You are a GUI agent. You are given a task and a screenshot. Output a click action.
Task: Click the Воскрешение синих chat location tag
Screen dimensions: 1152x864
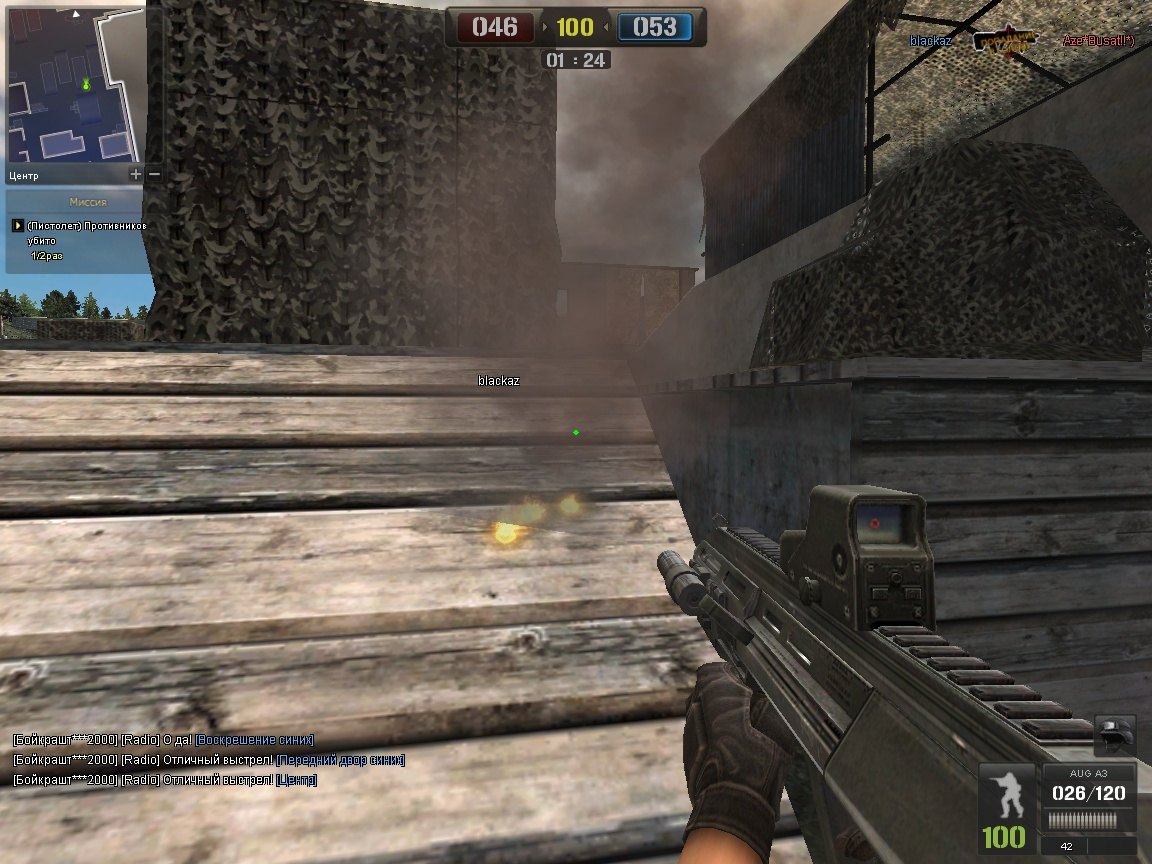click(x=254, y=740)
